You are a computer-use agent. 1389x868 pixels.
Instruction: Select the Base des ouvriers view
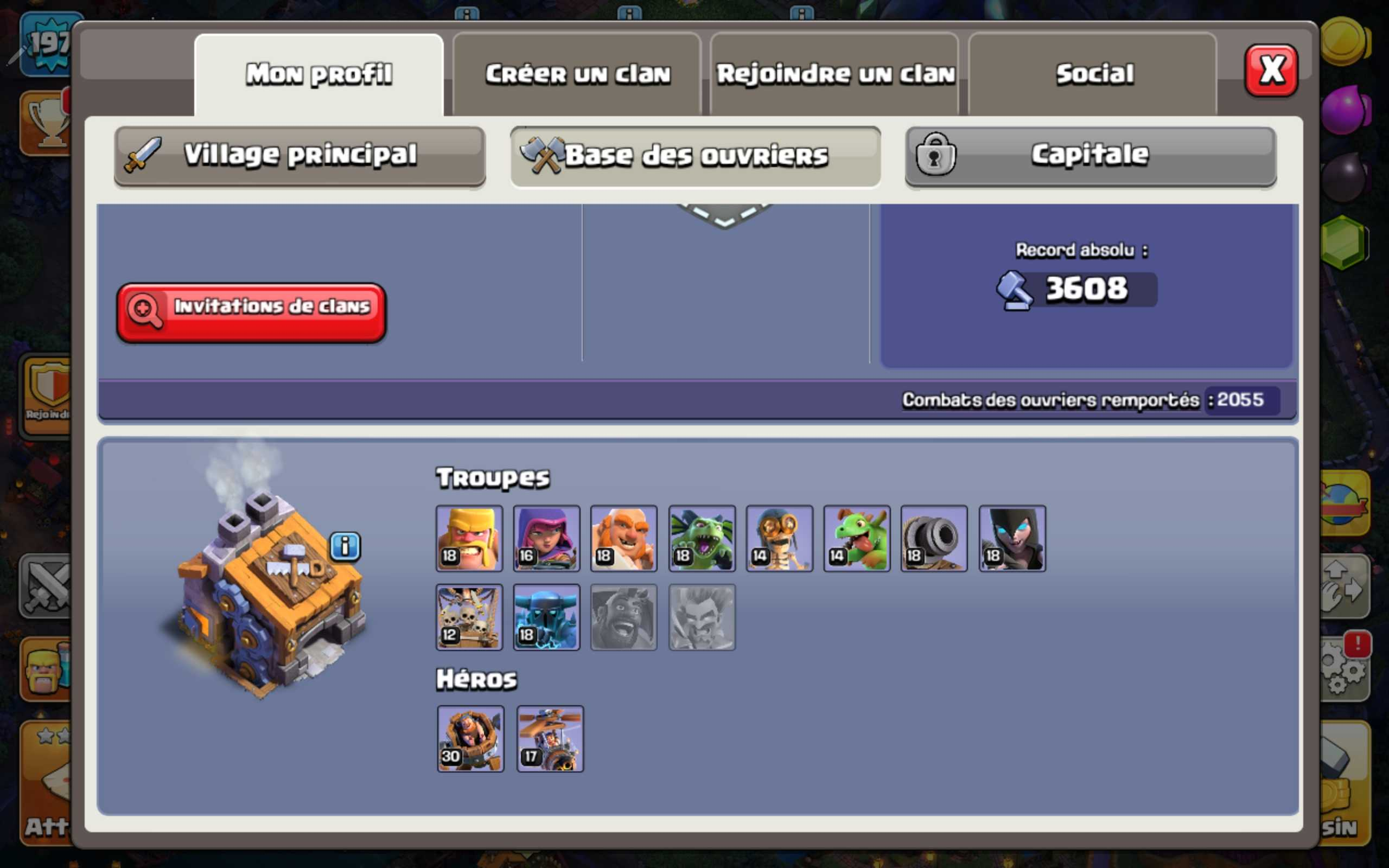(694, 154)
